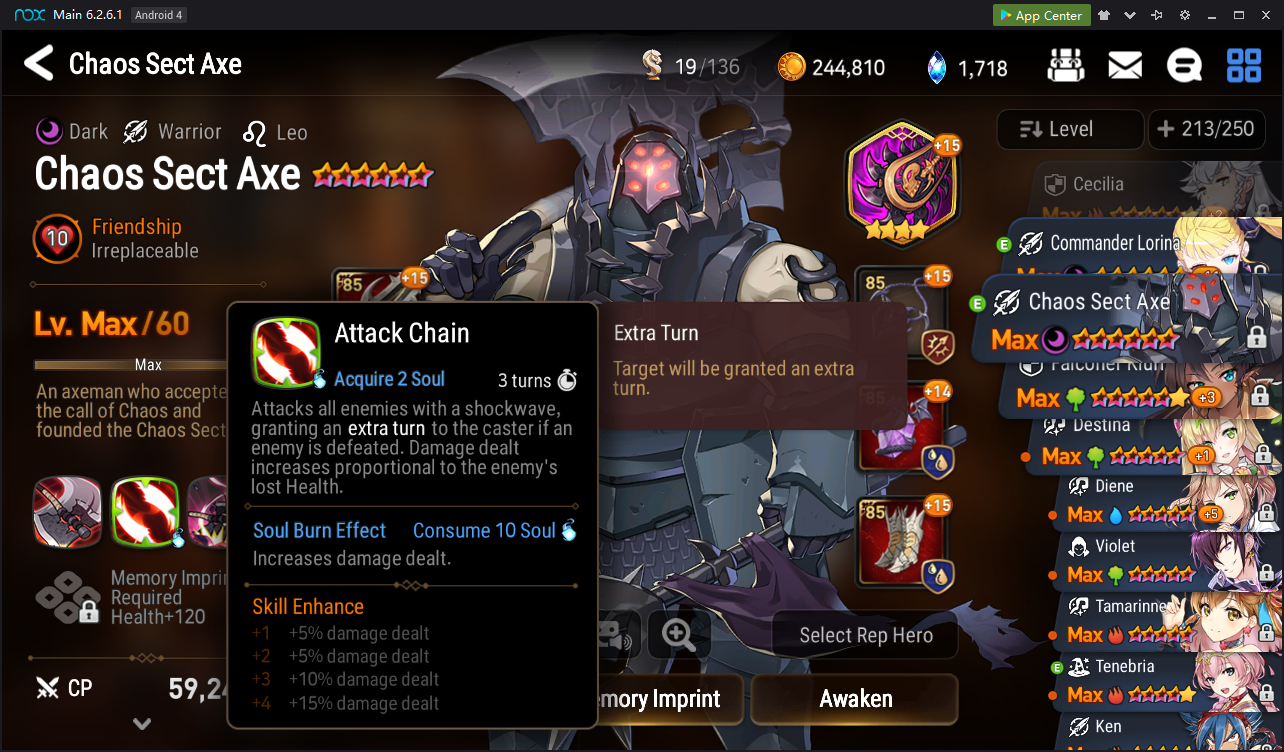The height and width of the screenshot is (752, 1284).
Task: Zoom the hero art with the magnifier
Action: pos(679,635)
